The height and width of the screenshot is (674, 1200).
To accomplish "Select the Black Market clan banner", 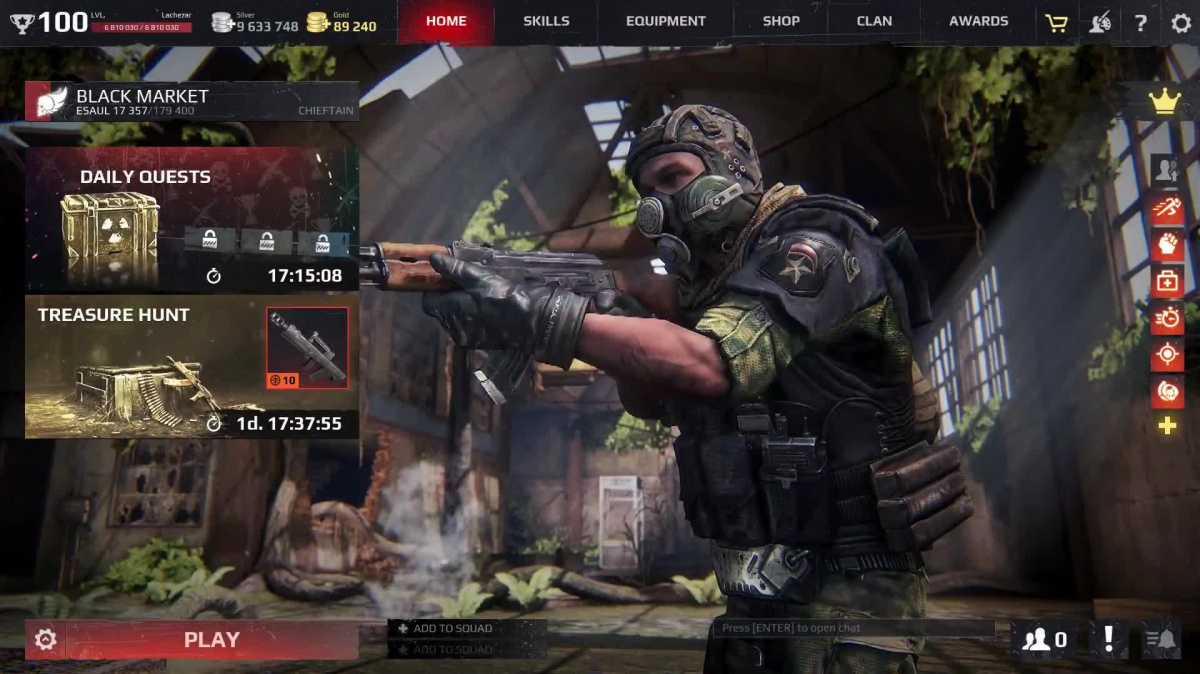I will (191, 101).
